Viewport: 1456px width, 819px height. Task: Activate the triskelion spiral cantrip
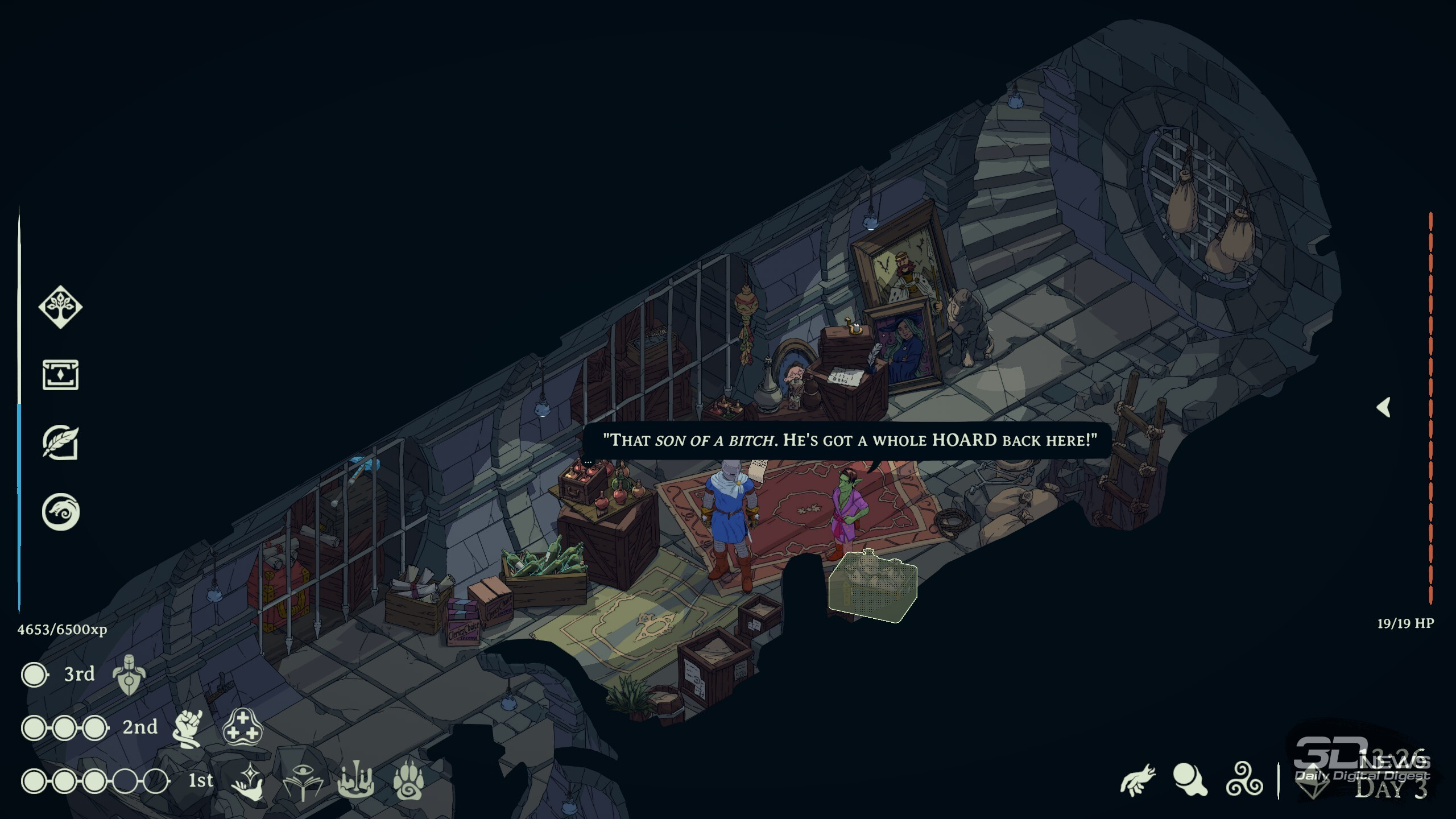(1244, 779)
